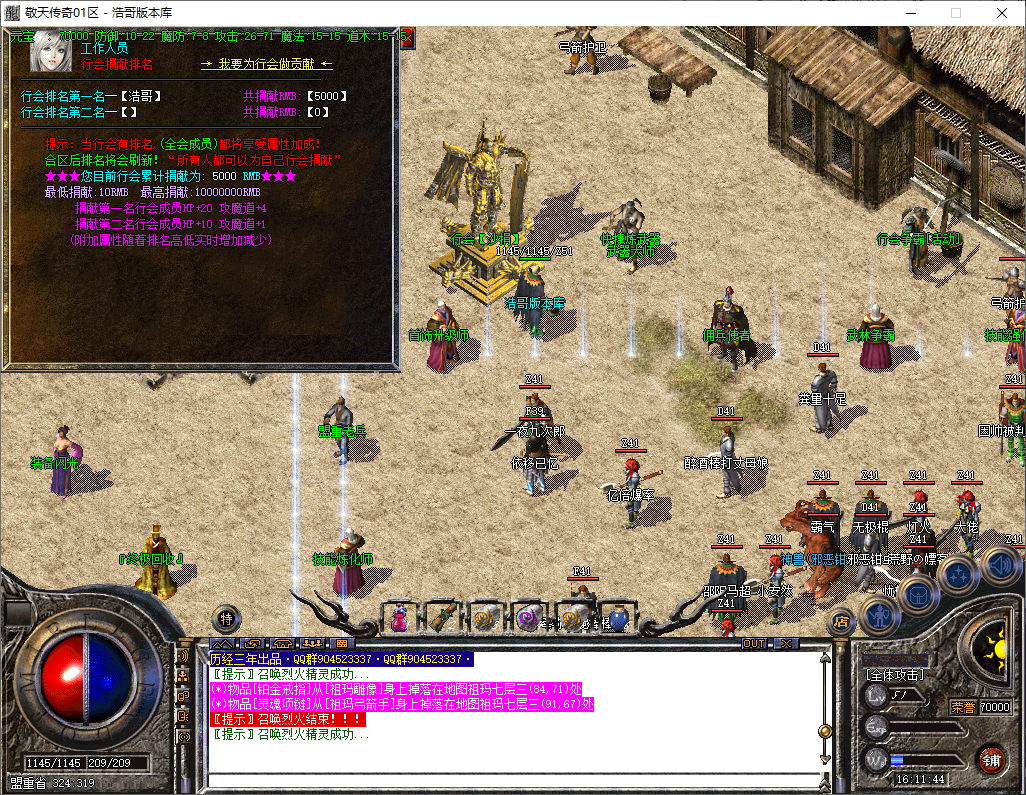Screen dimensions: 1026x795
Task: Close the chat panel with X
Action: click(x=786, y=643)
